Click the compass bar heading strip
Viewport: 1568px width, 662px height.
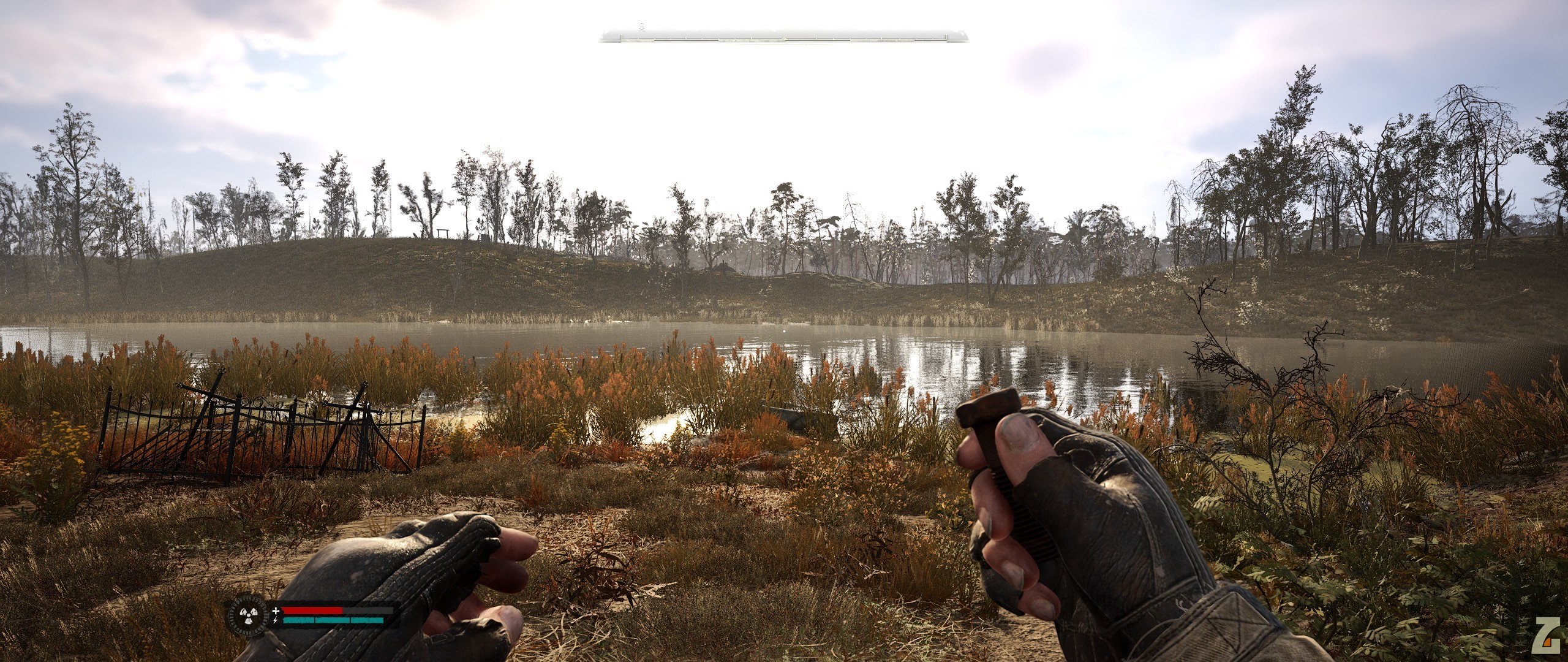[783, 37]
